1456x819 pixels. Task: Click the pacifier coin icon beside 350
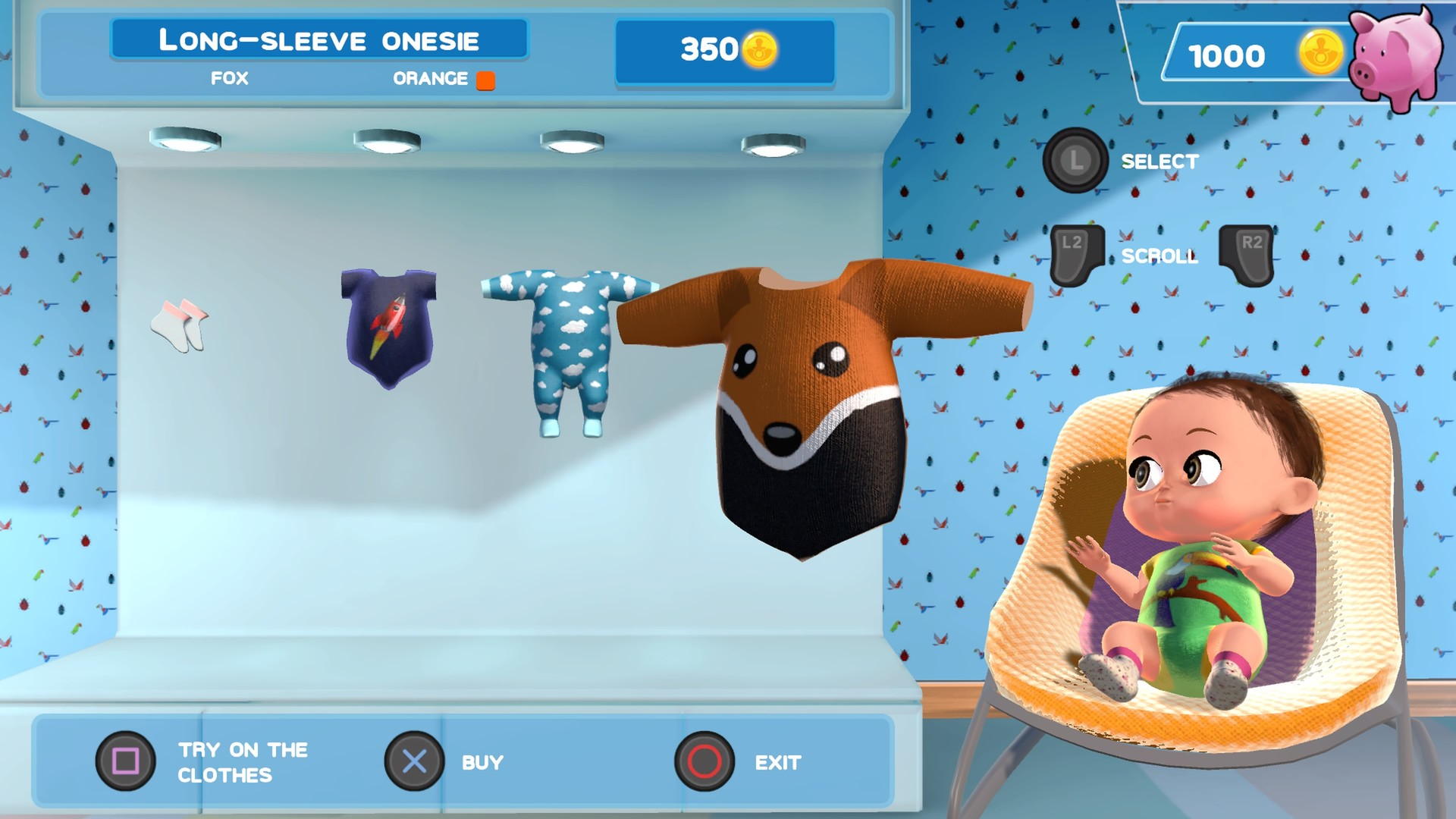tap(758, 49)
